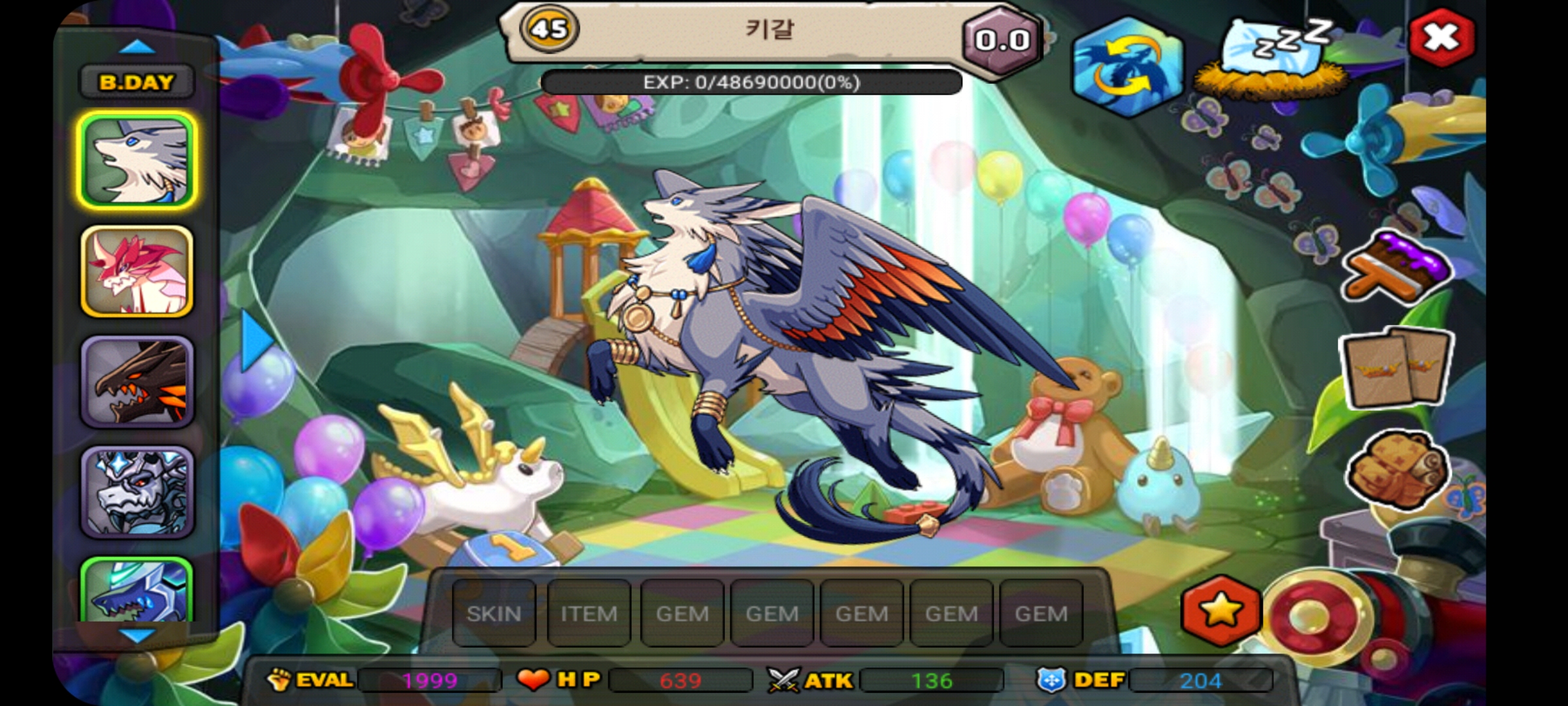Select the grey winged wolf dragon portrait

pyautogui.click(x=137, y=161)
